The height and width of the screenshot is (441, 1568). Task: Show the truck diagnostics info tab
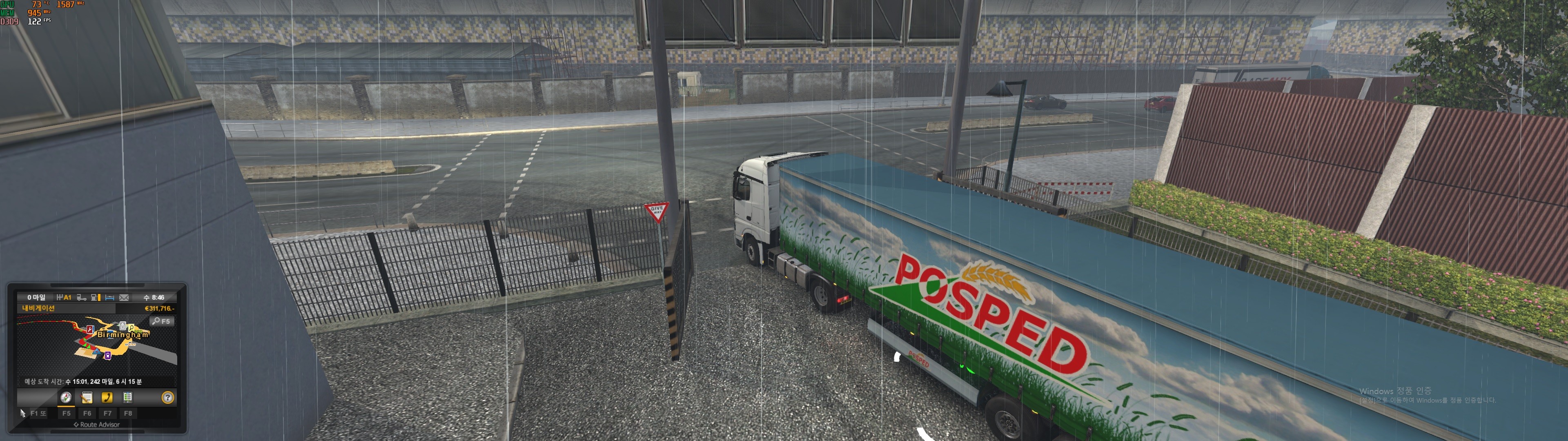pyautogui.click(x=128, y=398)
